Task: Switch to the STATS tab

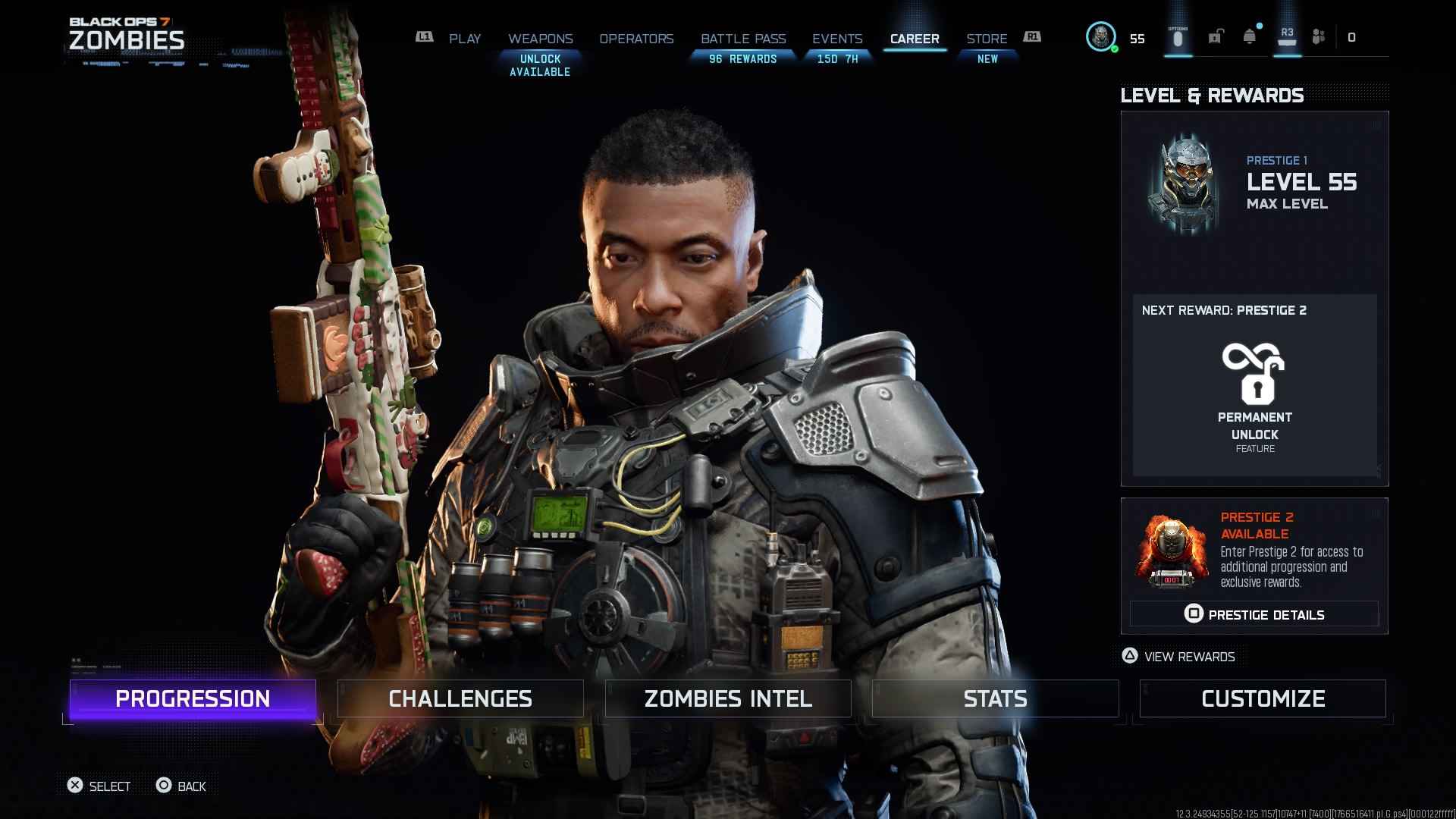Action: pos(995,698)
